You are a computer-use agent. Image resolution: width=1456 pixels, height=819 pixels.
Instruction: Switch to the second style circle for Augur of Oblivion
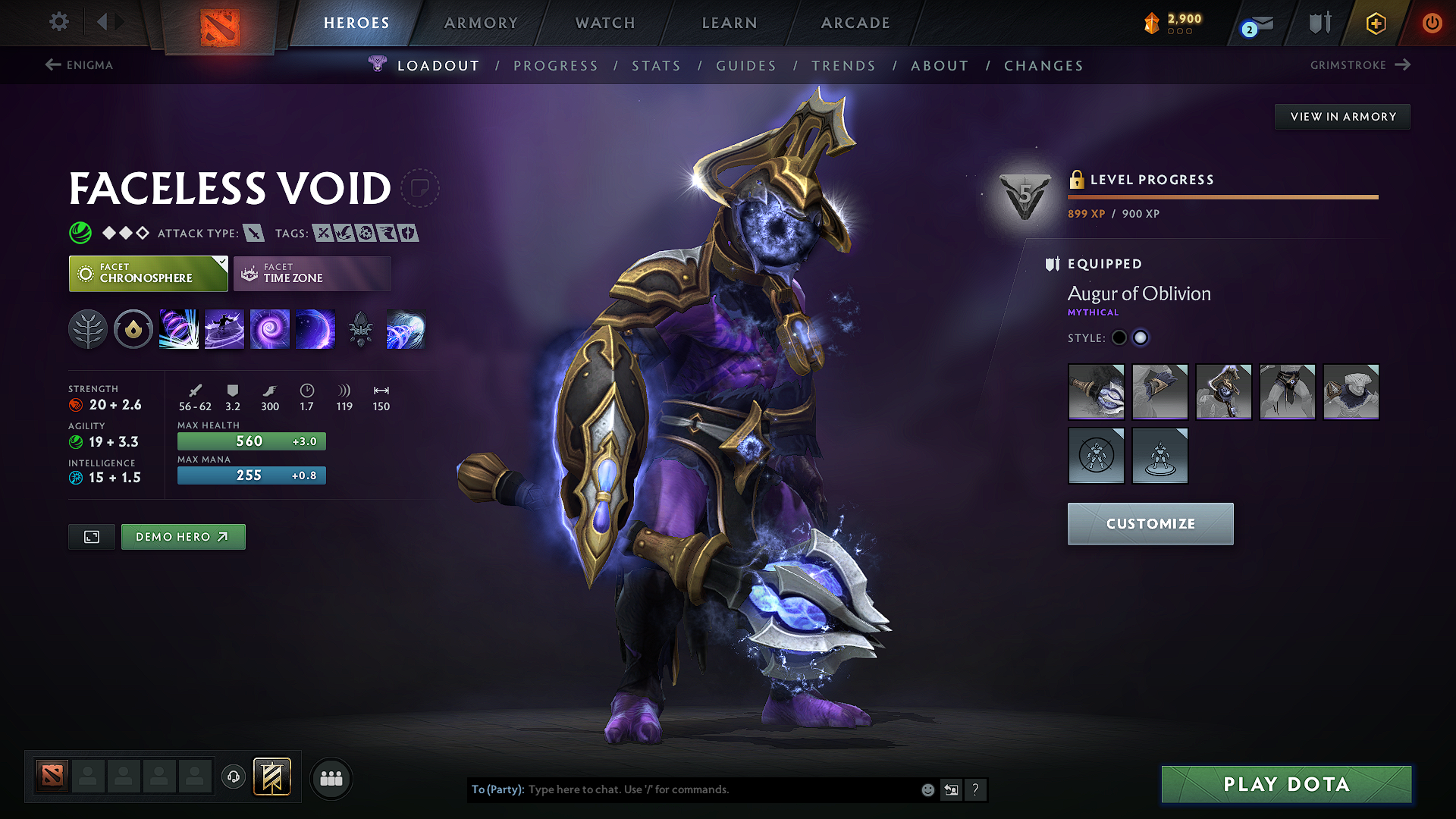pos(1141,337)
